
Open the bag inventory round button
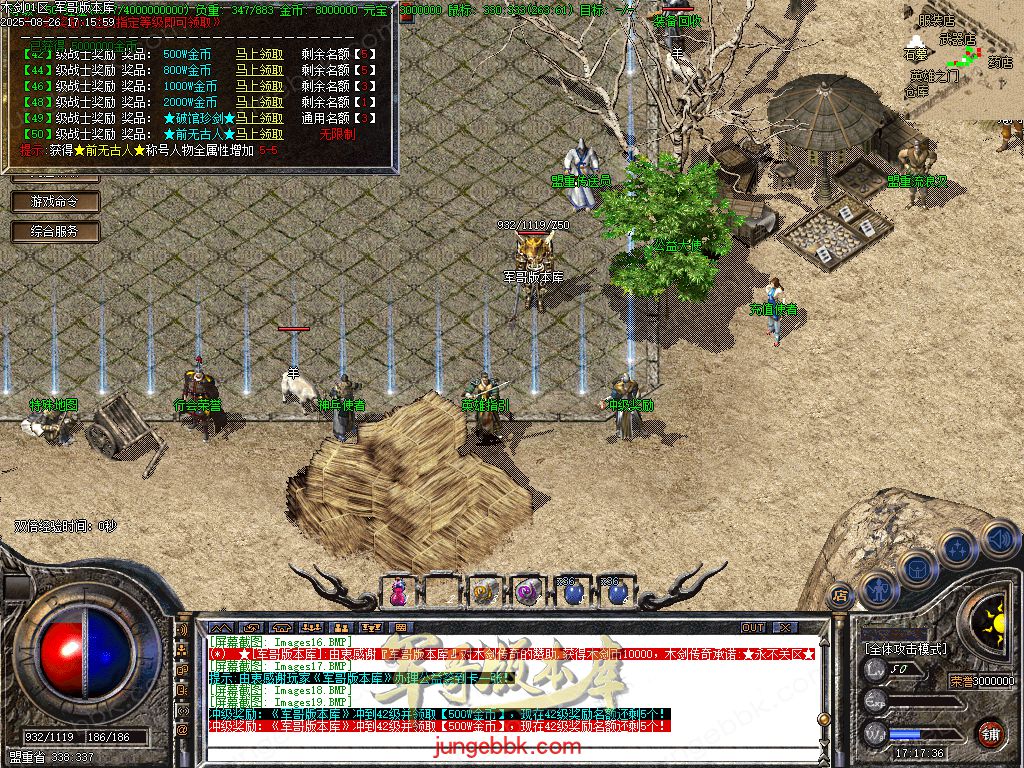point(916,569)
